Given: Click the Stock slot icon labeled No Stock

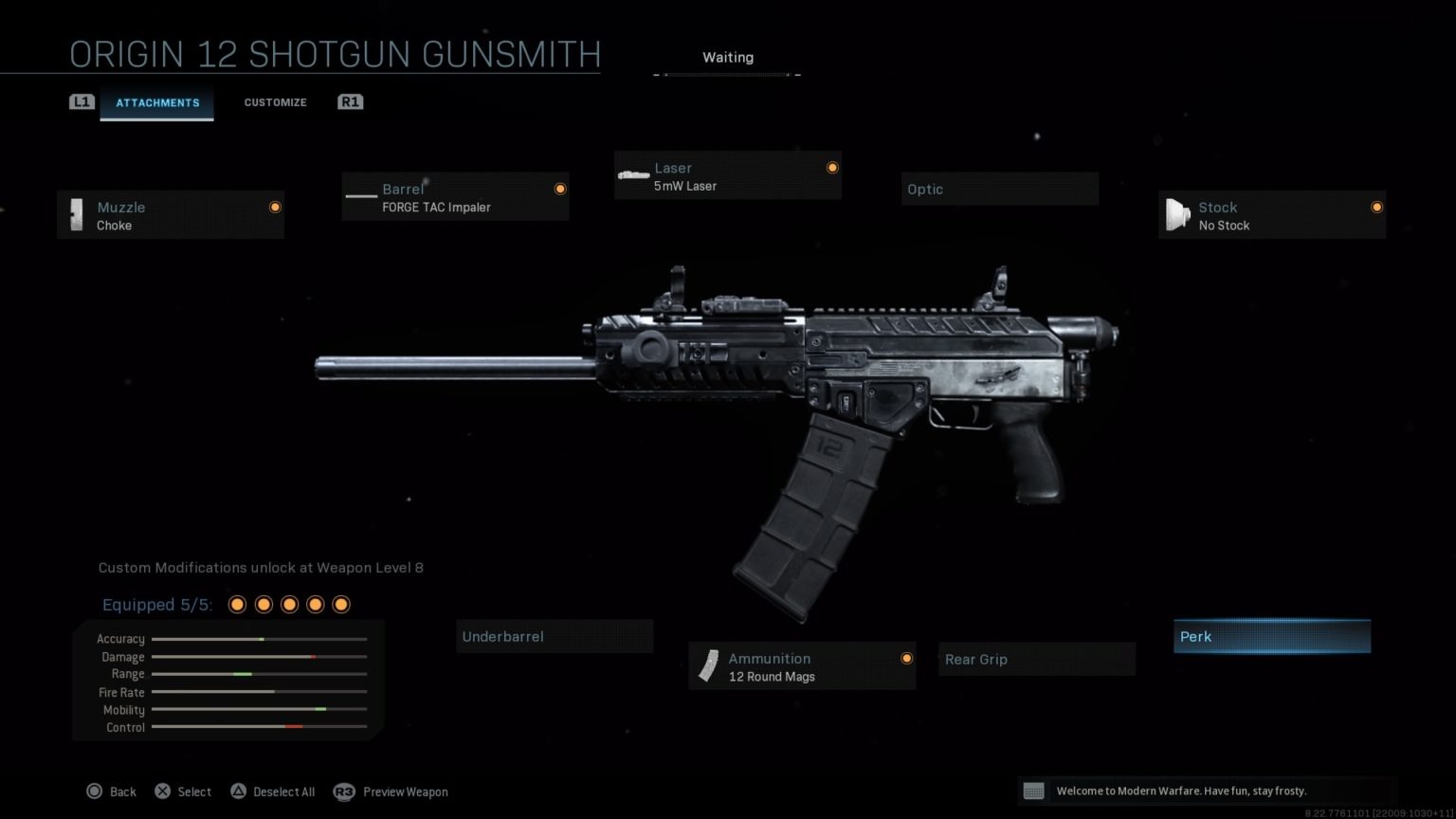Looking at the screenshot, I should click(x=1177, y=215).
